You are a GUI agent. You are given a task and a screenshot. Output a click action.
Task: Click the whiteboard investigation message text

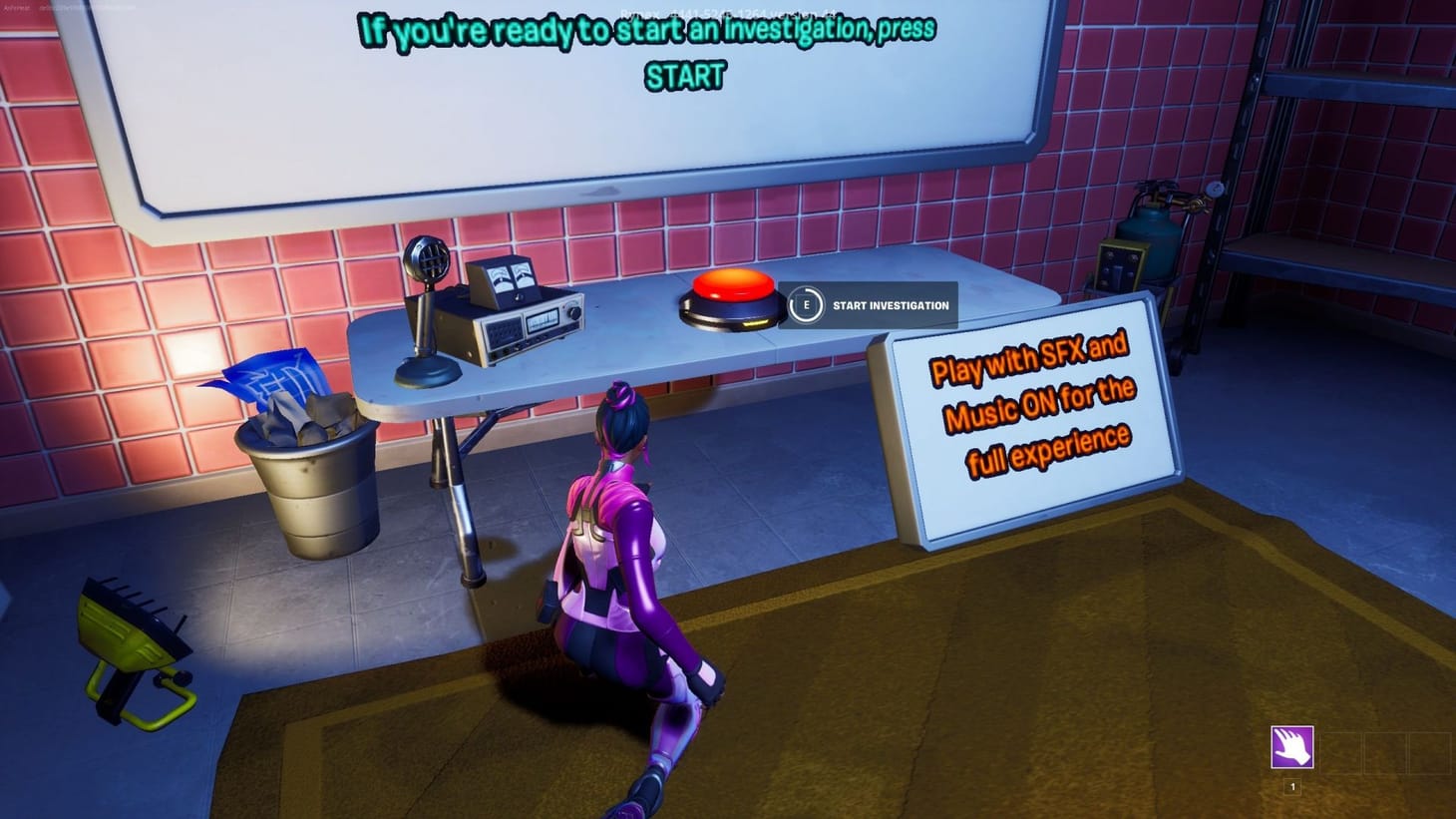(648, 30)
